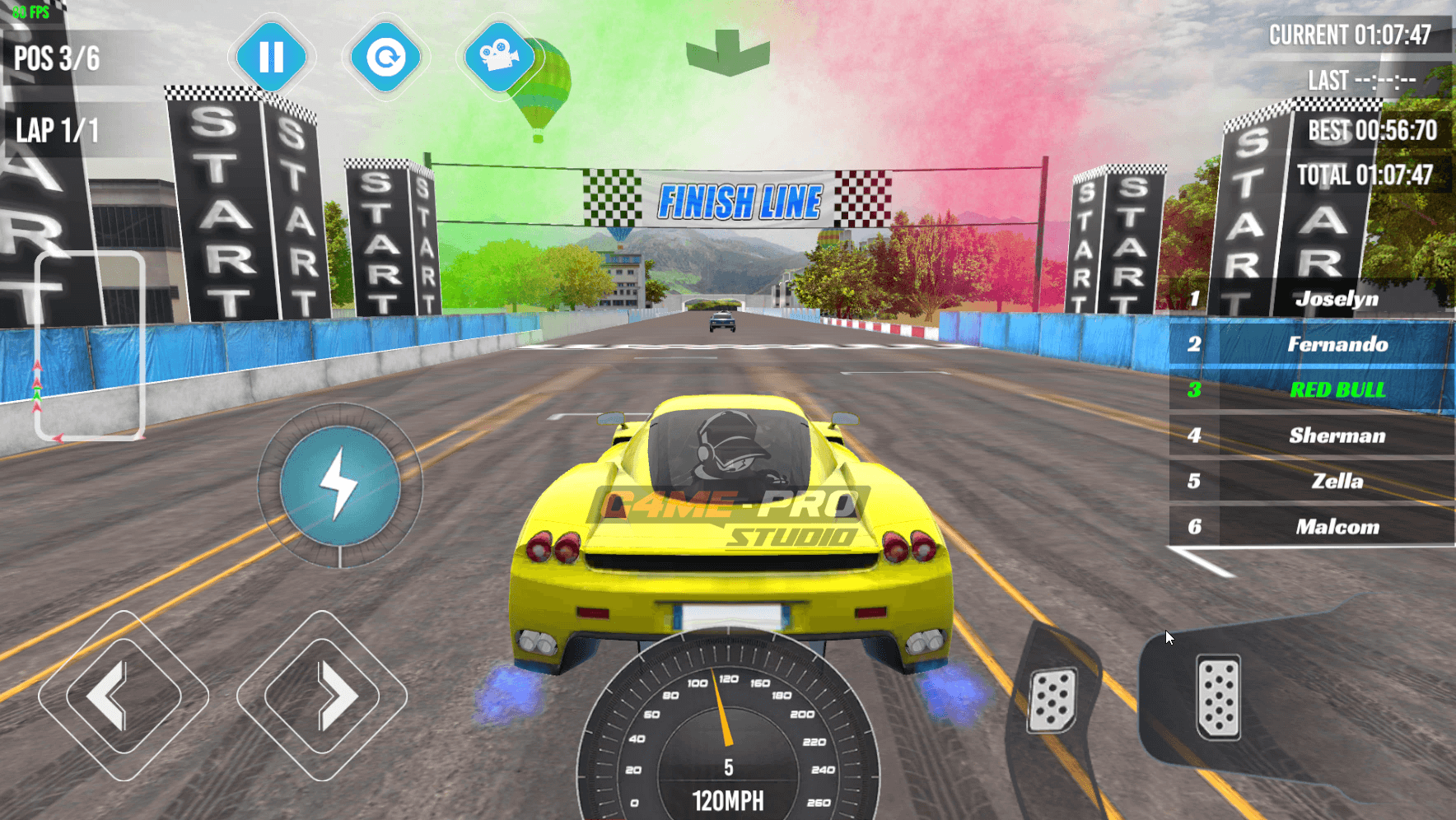Click the track minimap outline
Viewport: 1456px width, 820px height.
pos(90,345)
